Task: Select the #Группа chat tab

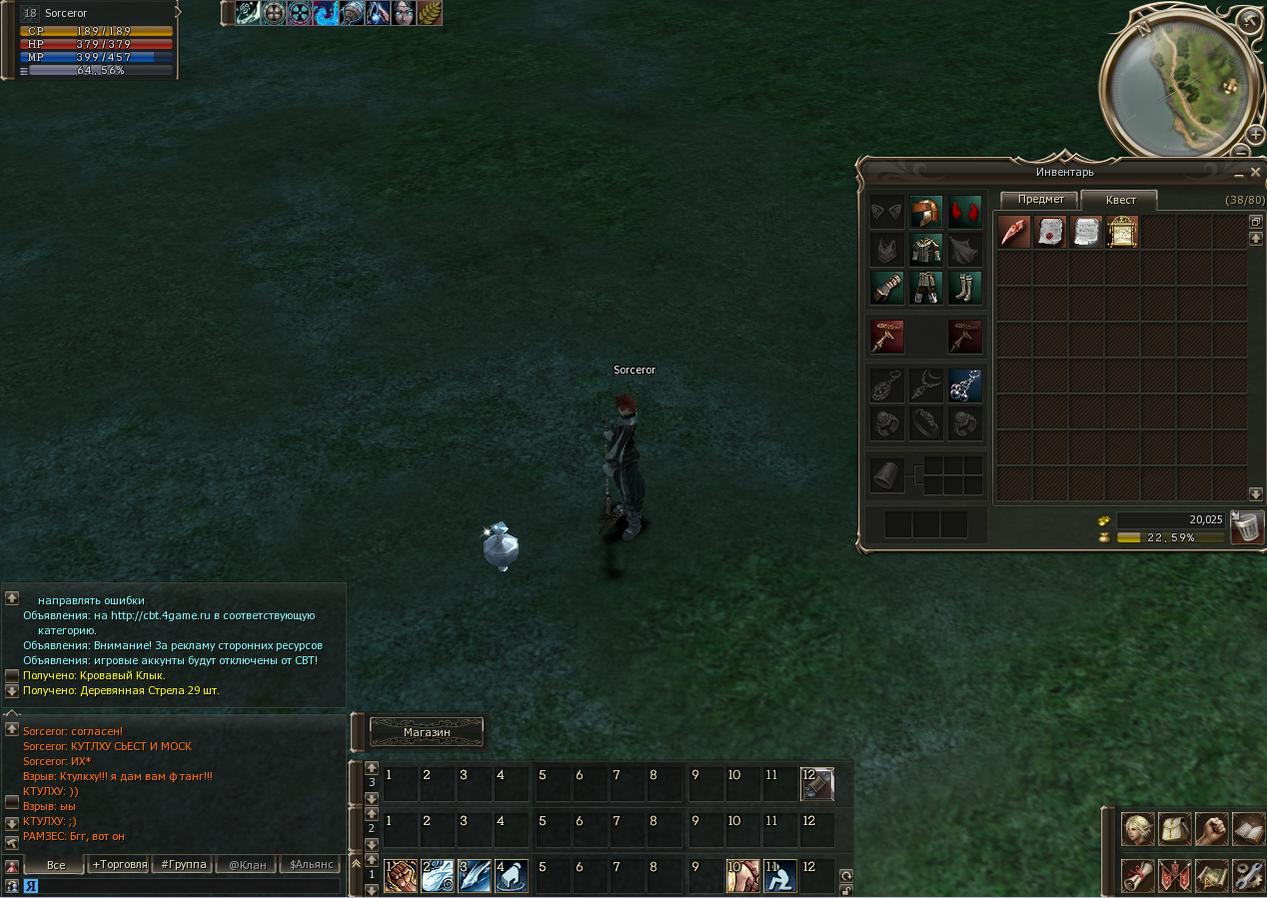Action: [183, 864]
